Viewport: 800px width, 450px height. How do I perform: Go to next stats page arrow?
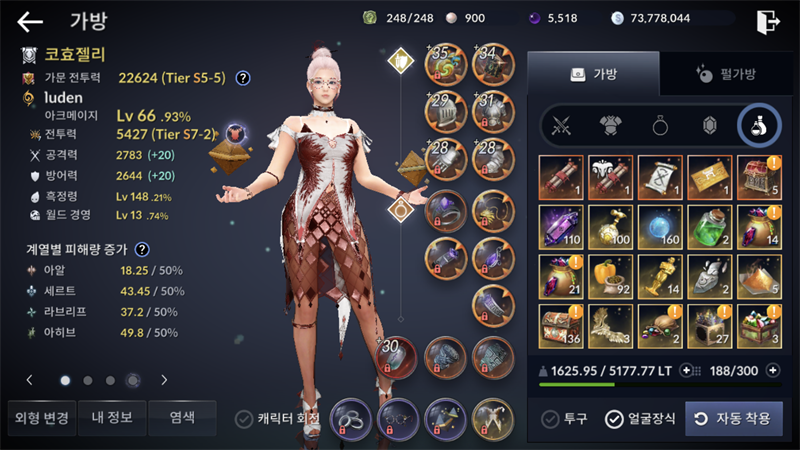[164, 380]
